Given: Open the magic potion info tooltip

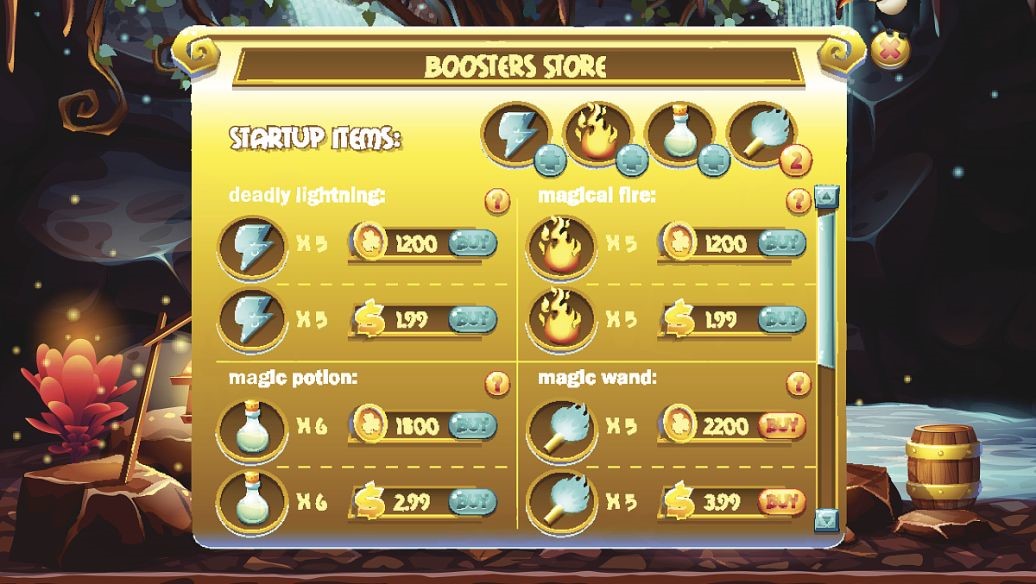Looking at the screenshot, I should [x=497, y=383].
